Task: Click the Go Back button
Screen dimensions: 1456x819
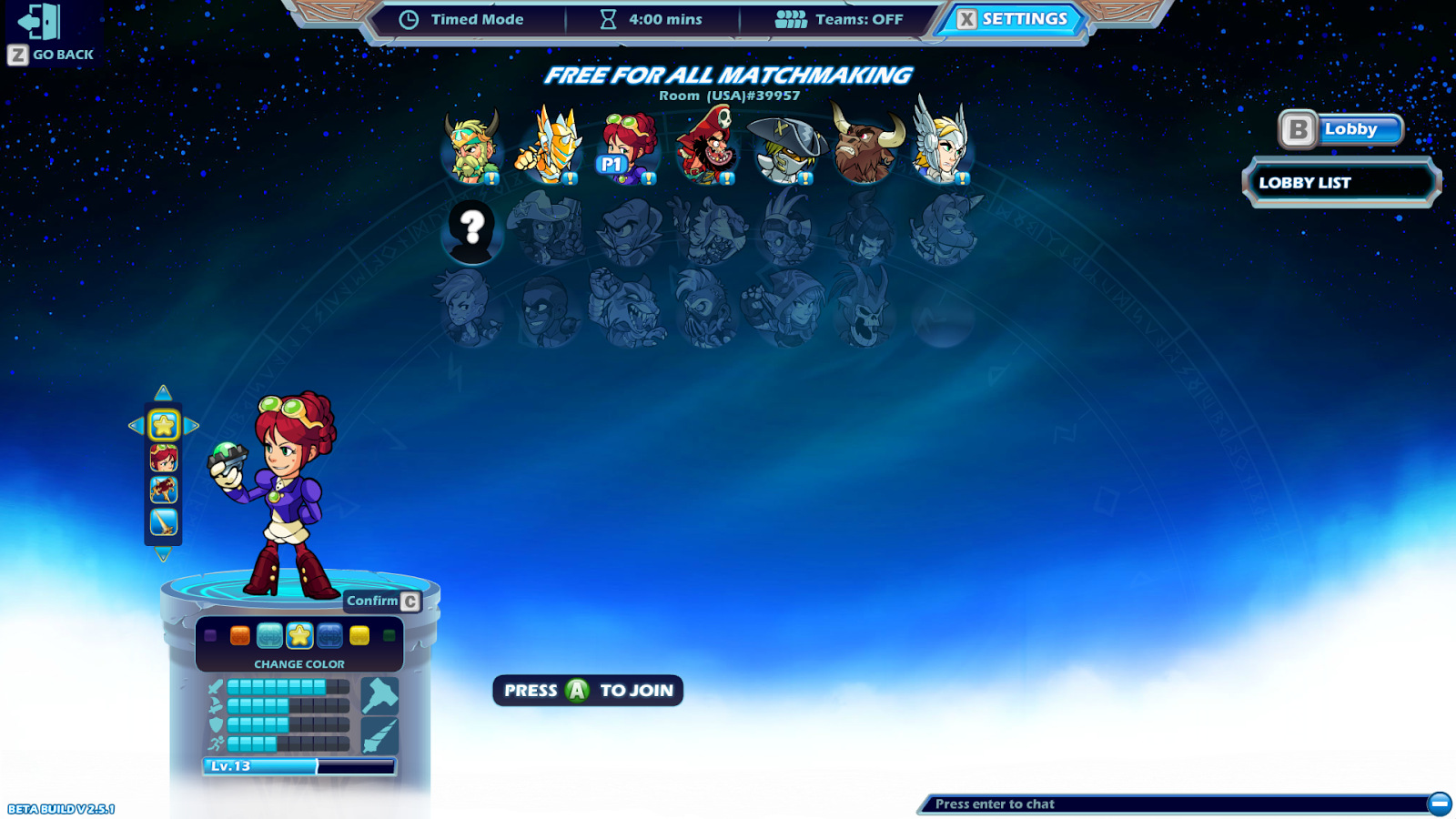Action: pos(50,29)
